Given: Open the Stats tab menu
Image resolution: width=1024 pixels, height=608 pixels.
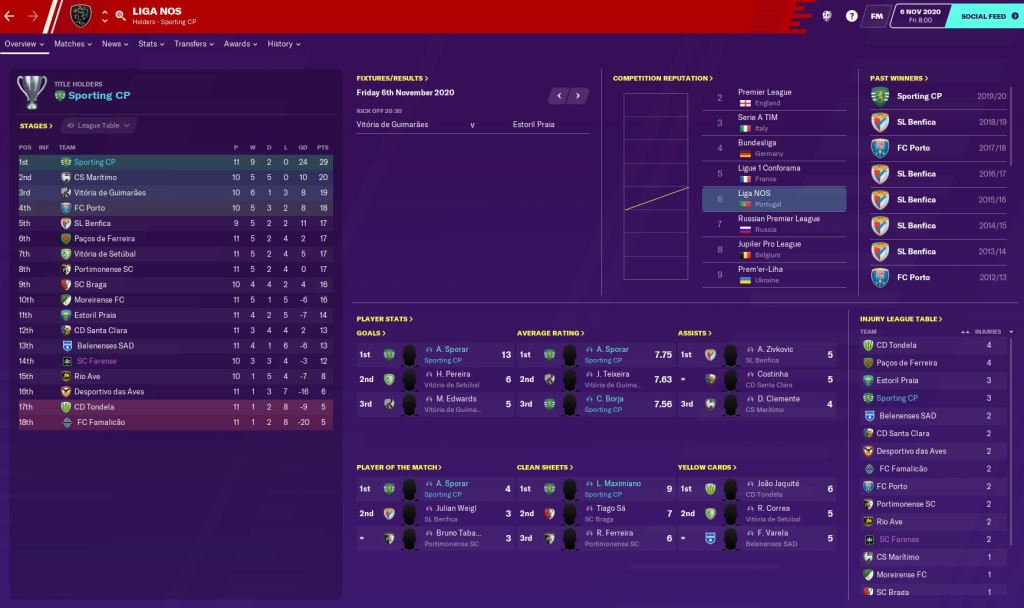Looking at the screenshot, I should click(x=151, y=44).
